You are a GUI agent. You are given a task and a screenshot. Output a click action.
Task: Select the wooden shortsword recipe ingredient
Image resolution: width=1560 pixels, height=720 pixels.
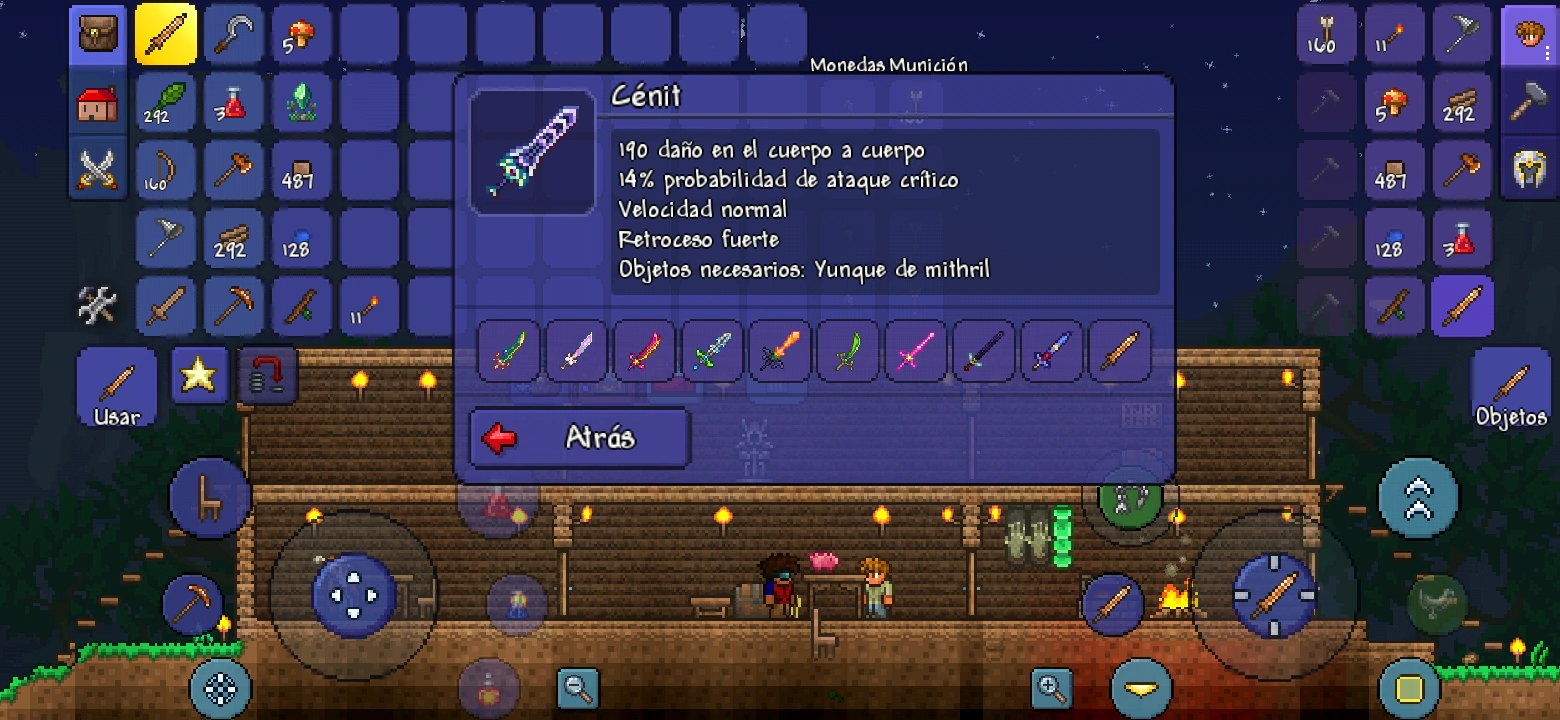[1120, 352]
